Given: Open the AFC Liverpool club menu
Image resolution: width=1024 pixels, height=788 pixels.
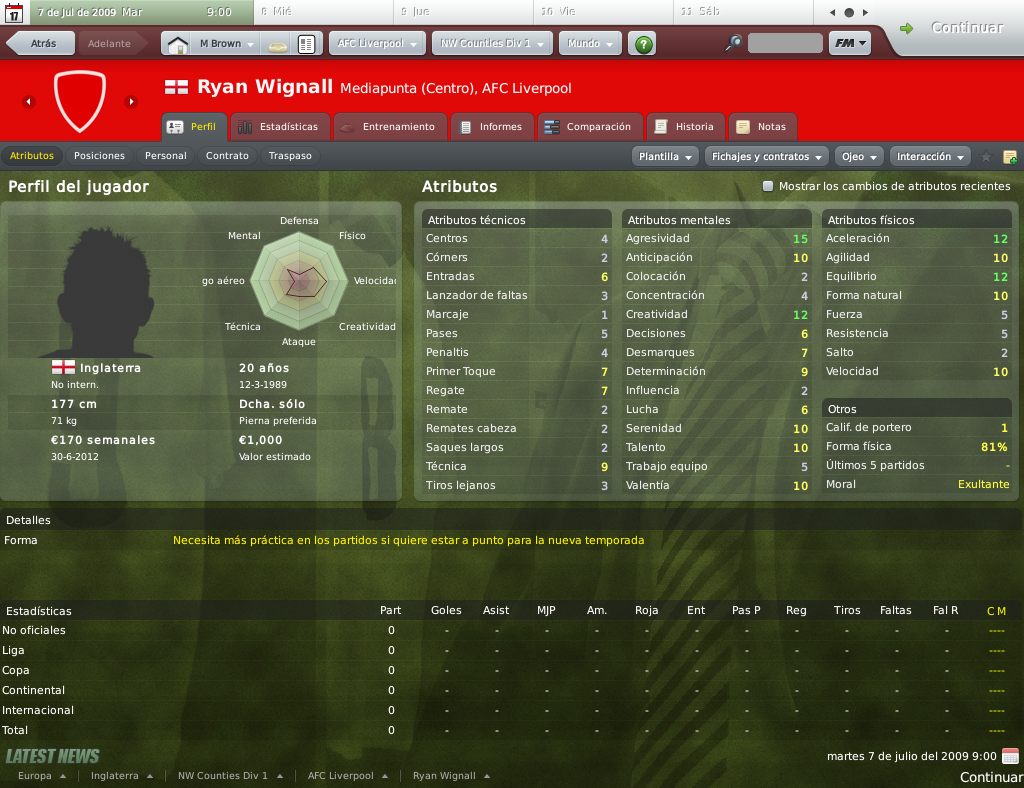Looking at the screenshot, I should (x=376, y=44).
